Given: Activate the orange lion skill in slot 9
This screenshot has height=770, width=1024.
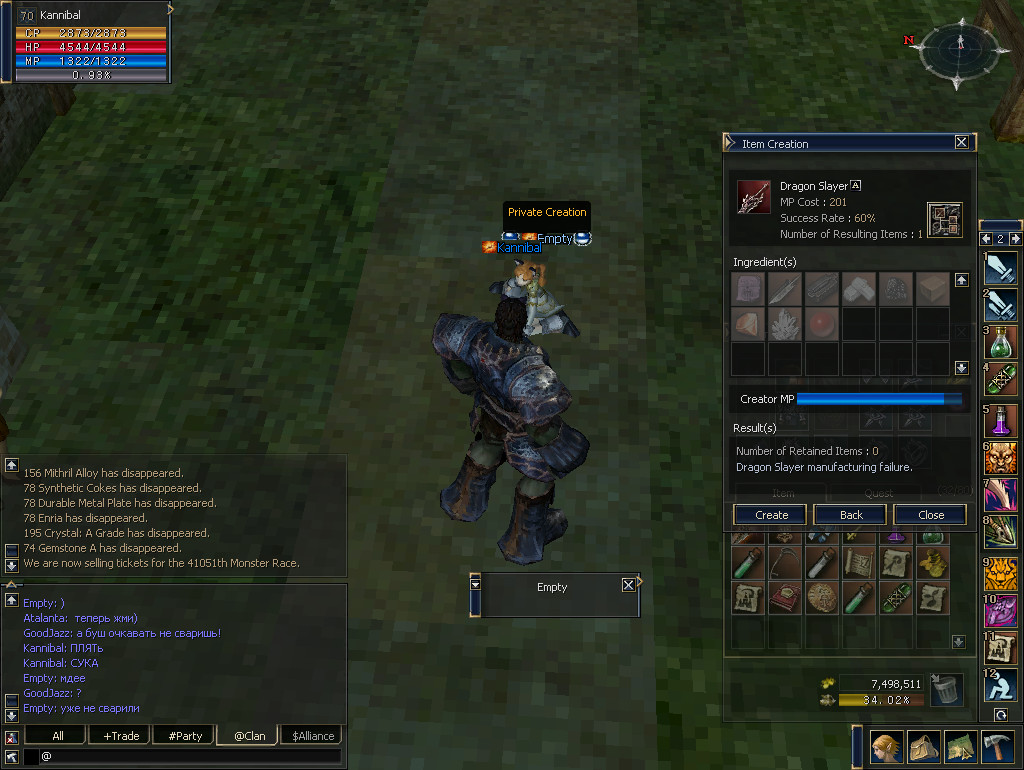Looking at the screenshot, I should coord(1001,573).
